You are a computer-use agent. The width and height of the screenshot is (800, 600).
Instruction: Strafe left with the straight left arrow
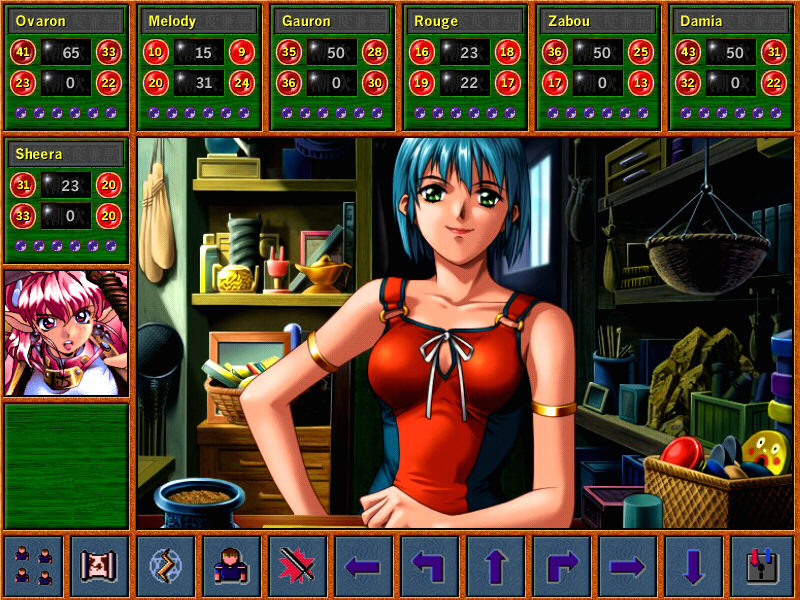click(363, 566)
